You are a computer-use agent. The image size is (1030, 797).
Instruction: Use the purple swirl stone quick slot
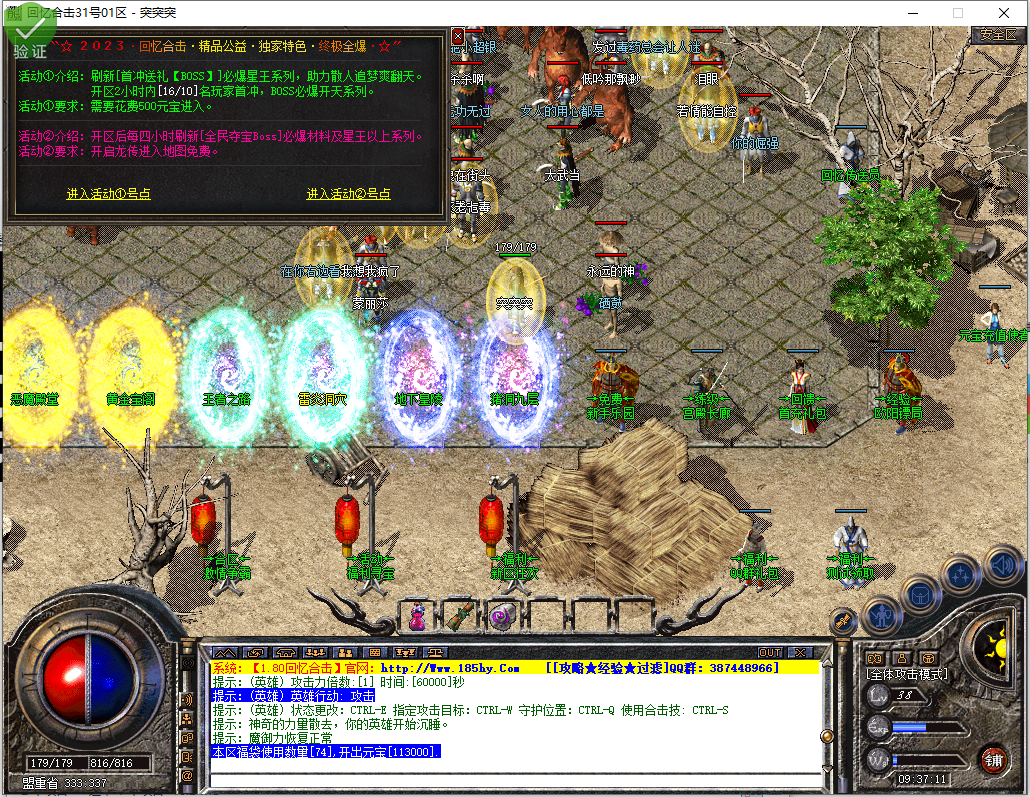point(501,617)
